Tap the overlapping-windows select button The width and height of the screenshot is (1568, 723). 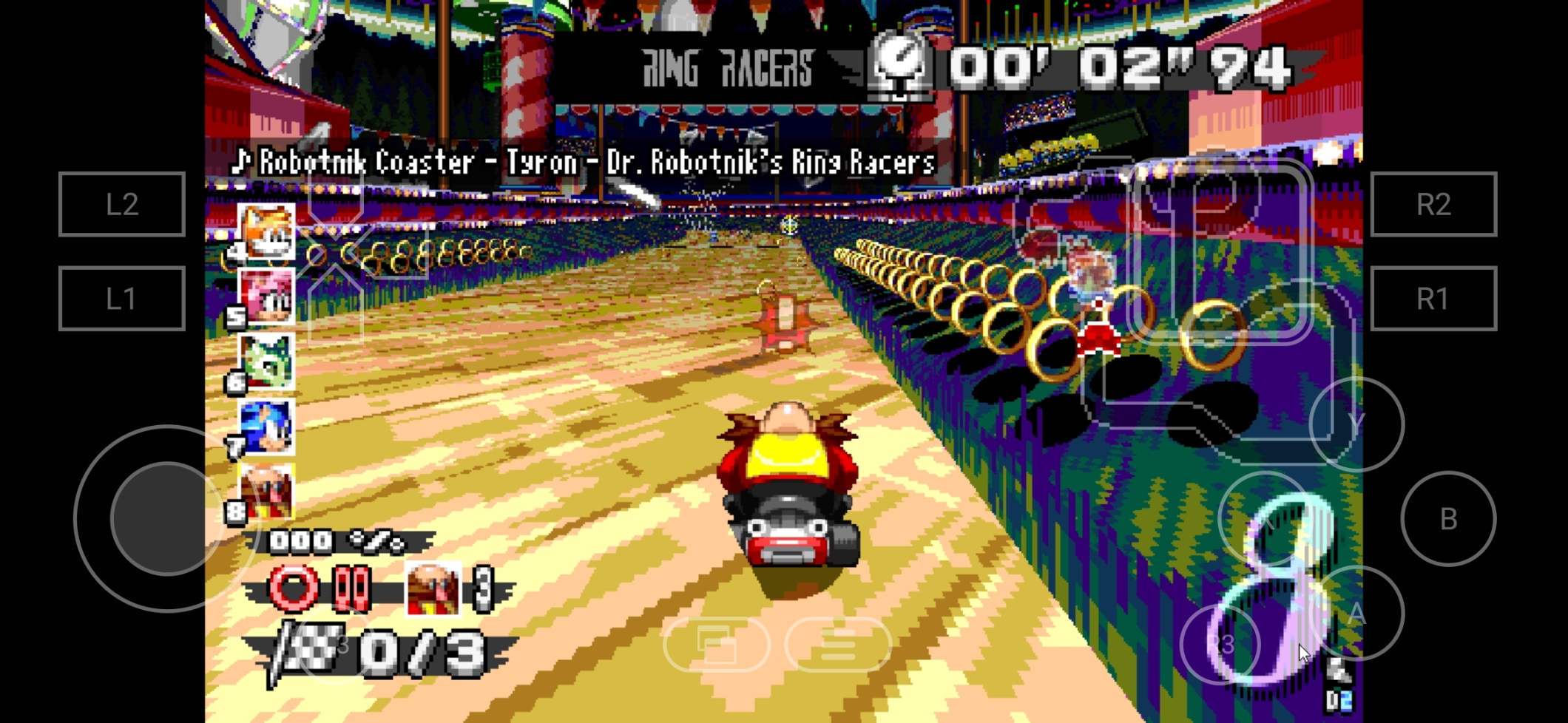tap(717, 645)
